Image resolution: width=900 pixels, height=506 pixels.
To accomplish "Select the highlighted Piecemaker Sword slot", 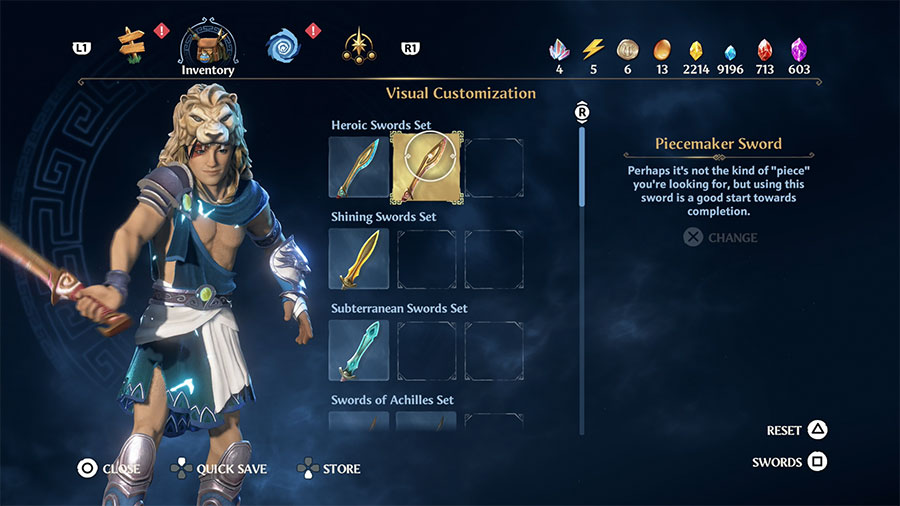I will [x=427, y=167].
